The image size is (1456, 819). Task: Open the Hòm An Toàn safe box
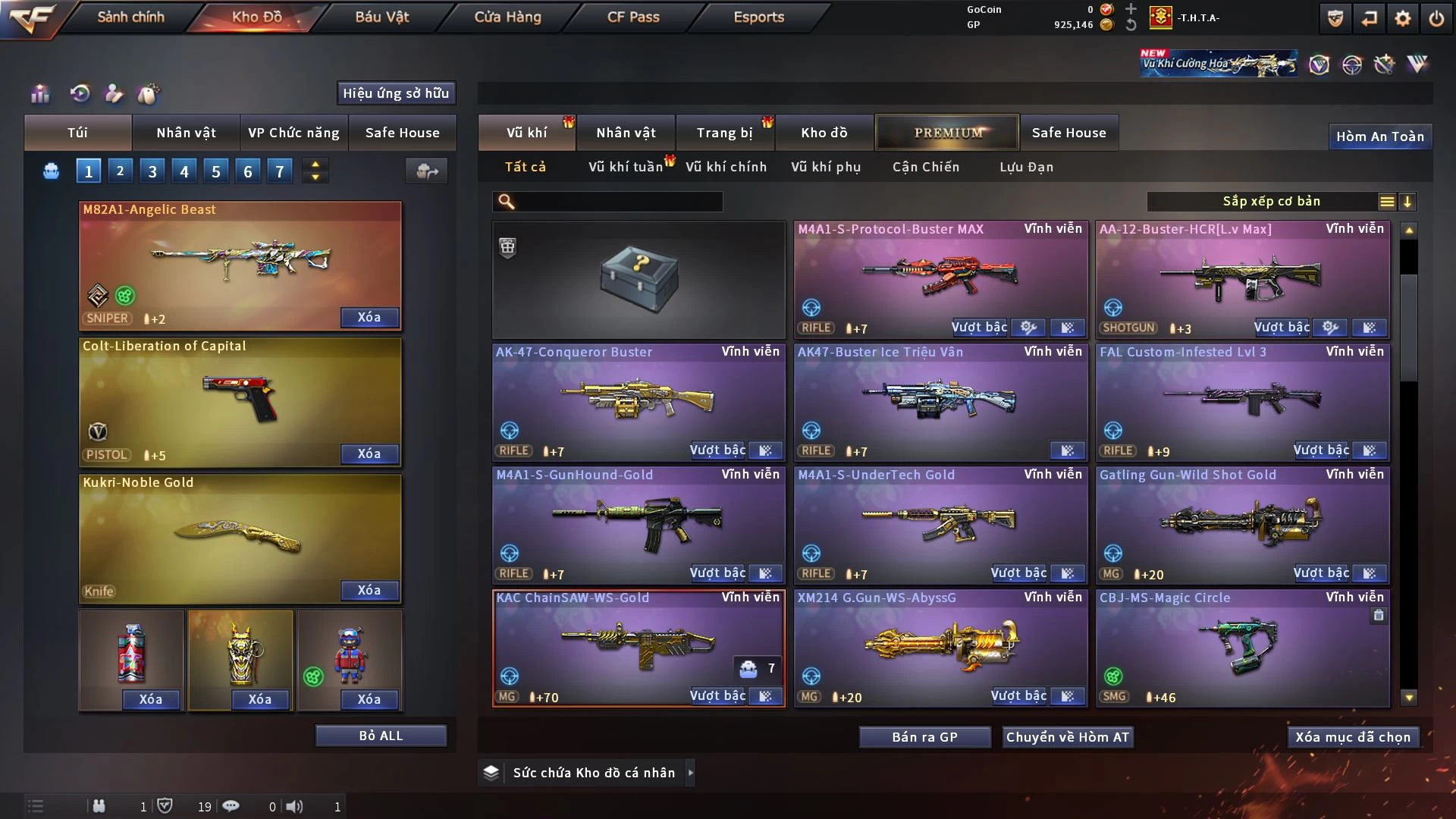click(x=1379, y=136)
